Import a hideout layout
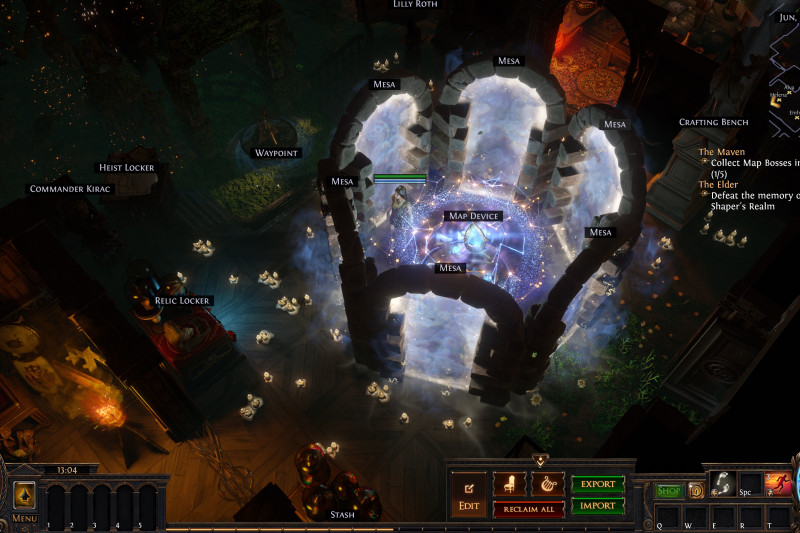This screenshot has height=533, width=800. coord(598,506)
